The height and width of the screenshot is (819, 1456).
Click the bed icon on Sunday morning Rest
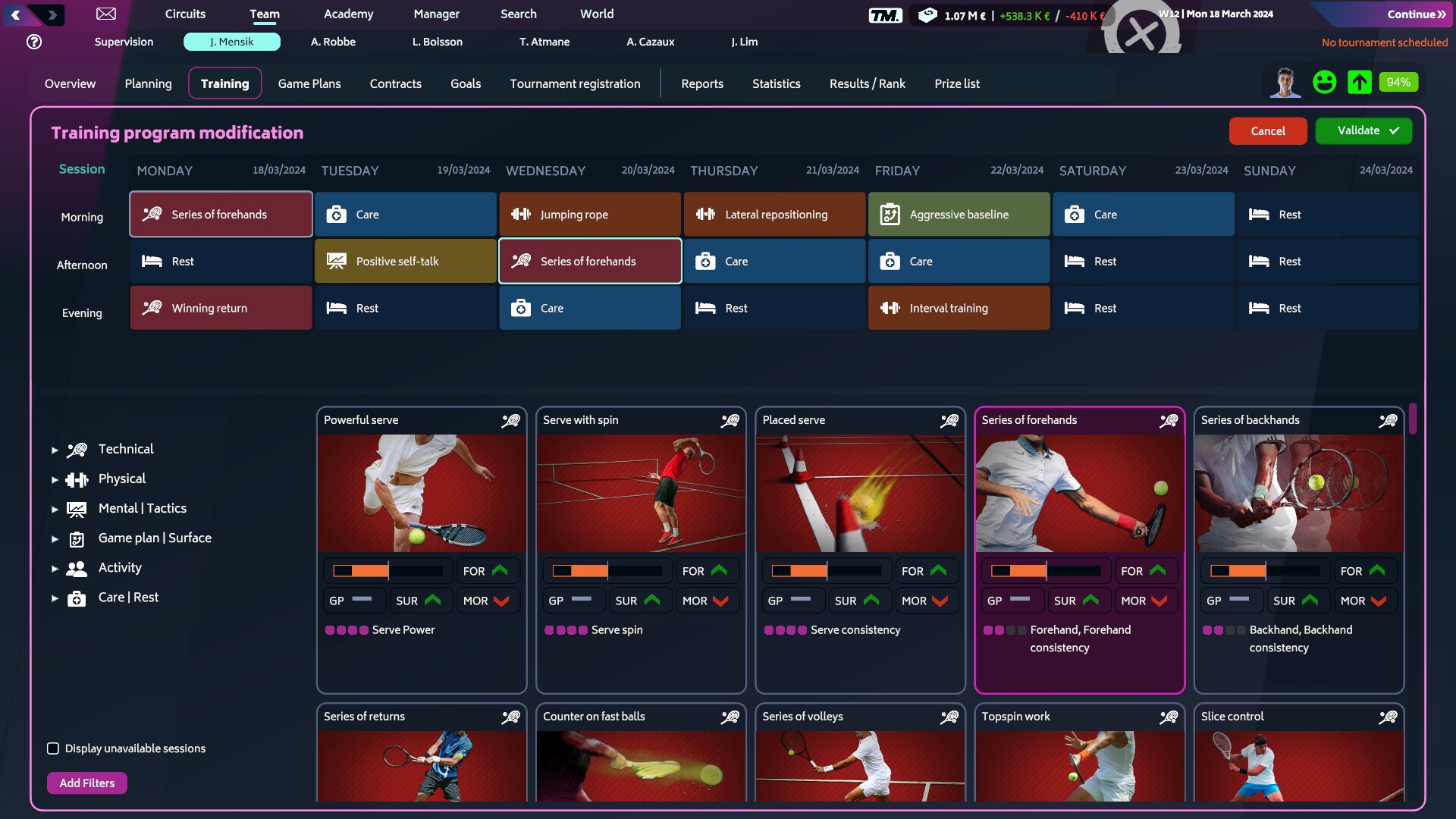1259,215
